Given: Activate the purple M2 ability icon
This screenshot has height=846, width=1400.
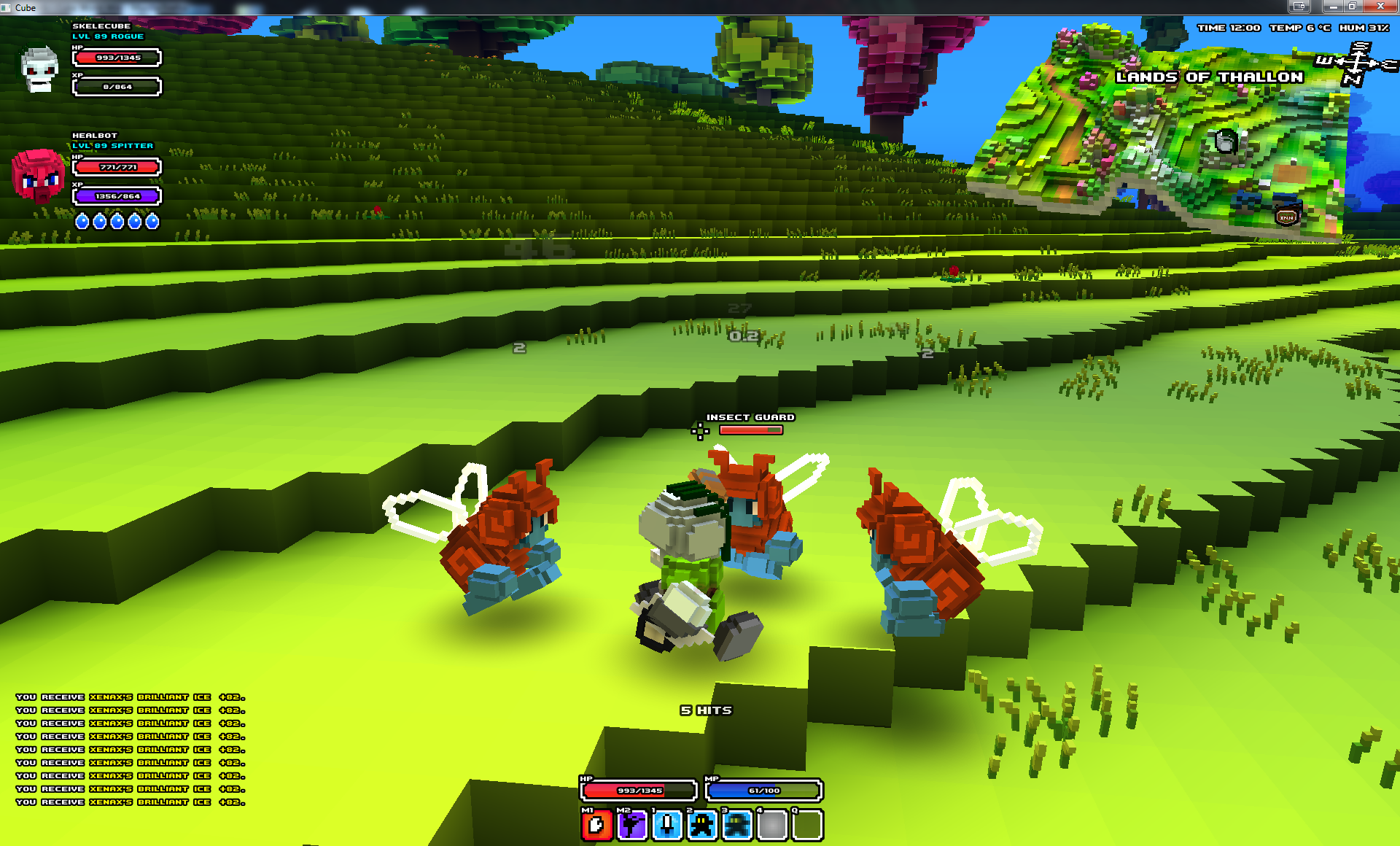Looking at the screenshot, I should point(631,825).
